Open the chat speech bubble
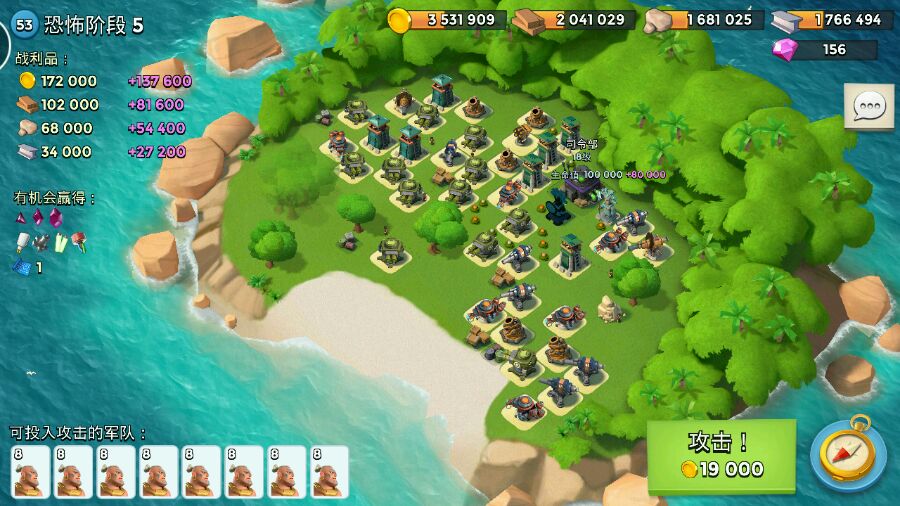Screen dimensions: 900x506 [869, 107]
